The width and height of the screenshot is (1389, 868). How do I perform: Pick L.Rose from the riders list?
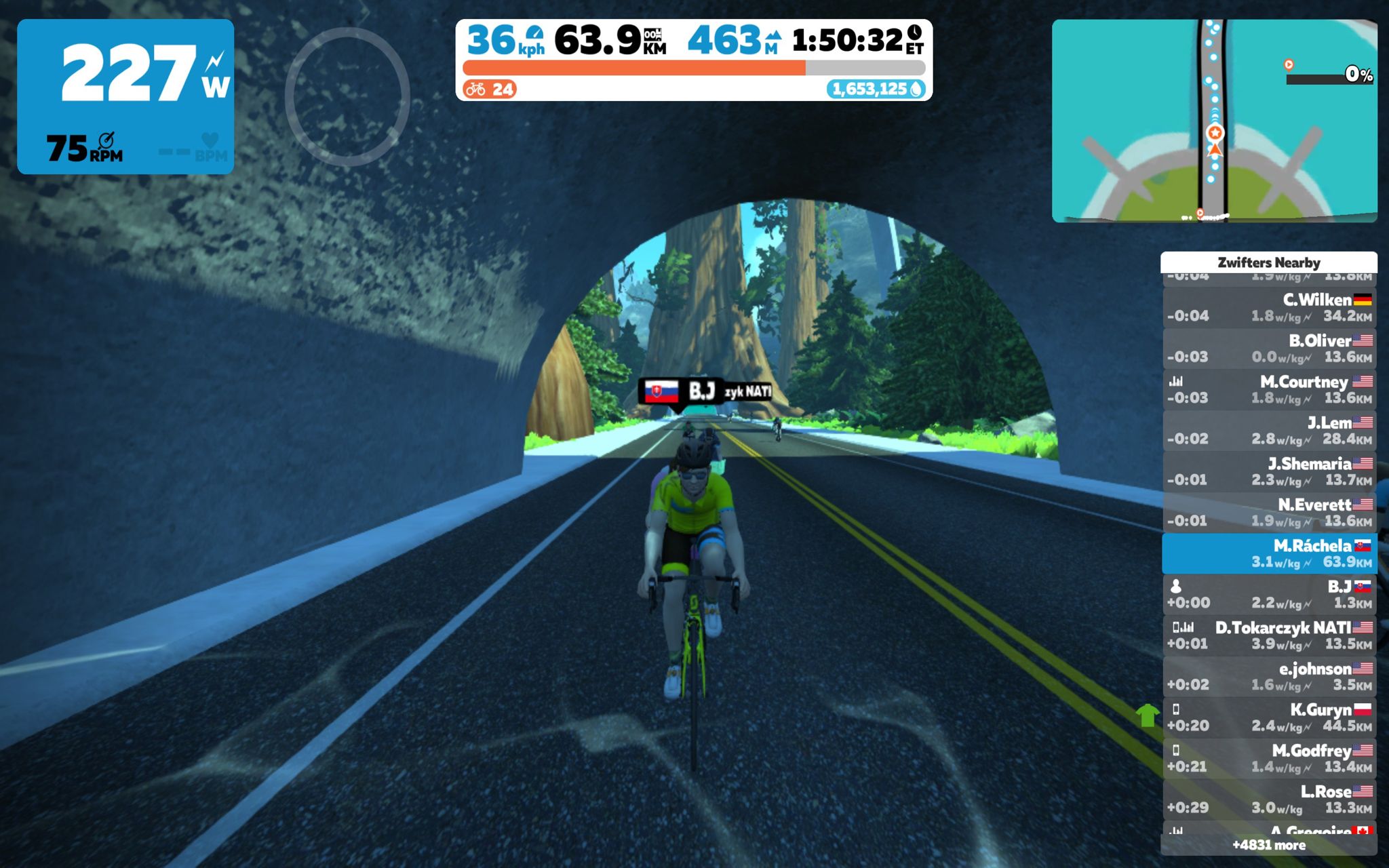(x=1268, y=800)
